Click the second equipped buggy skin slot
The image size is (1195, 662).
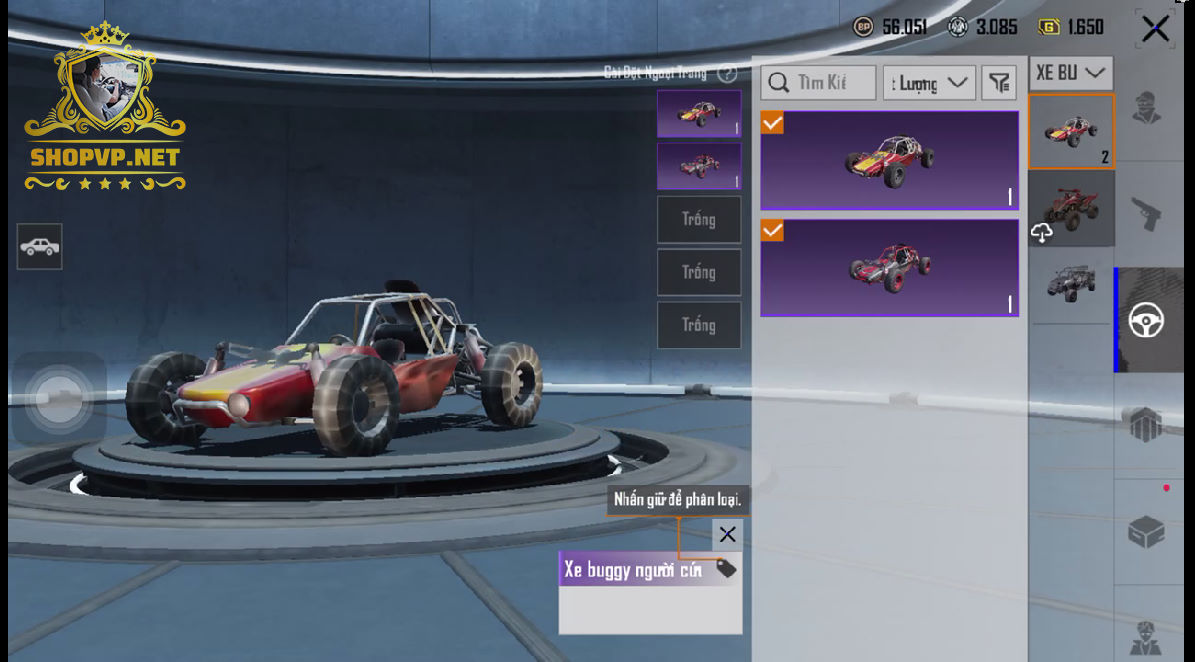coord(699,166)
